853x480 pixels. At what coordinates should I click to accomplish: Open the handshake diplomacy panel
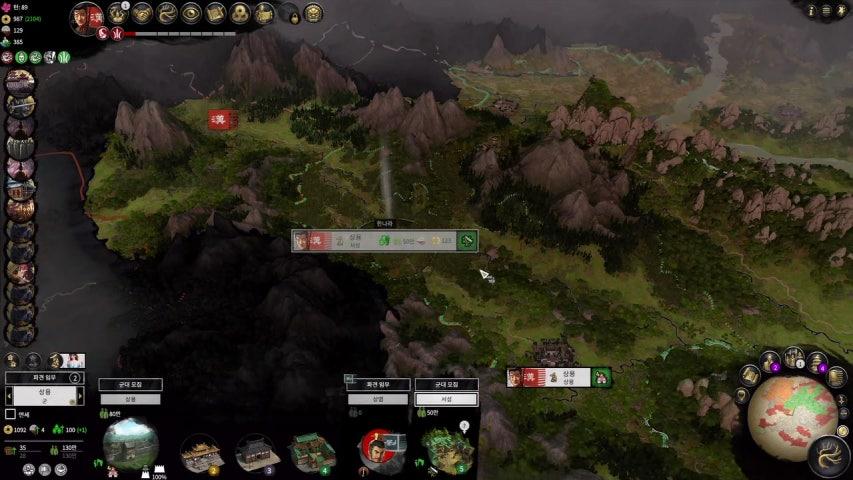tap(142, 13)
